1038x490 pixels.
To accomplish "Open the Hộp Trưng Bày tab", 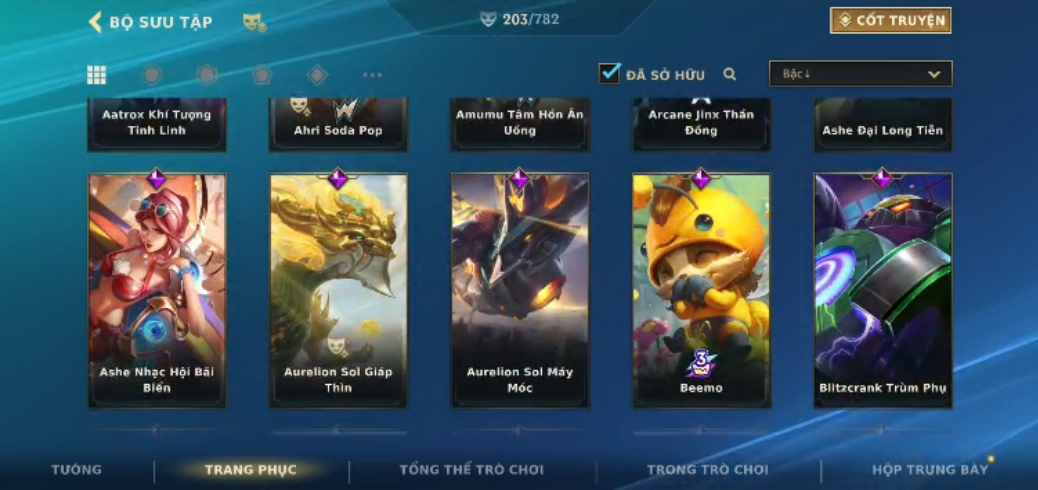I will 929,470.
